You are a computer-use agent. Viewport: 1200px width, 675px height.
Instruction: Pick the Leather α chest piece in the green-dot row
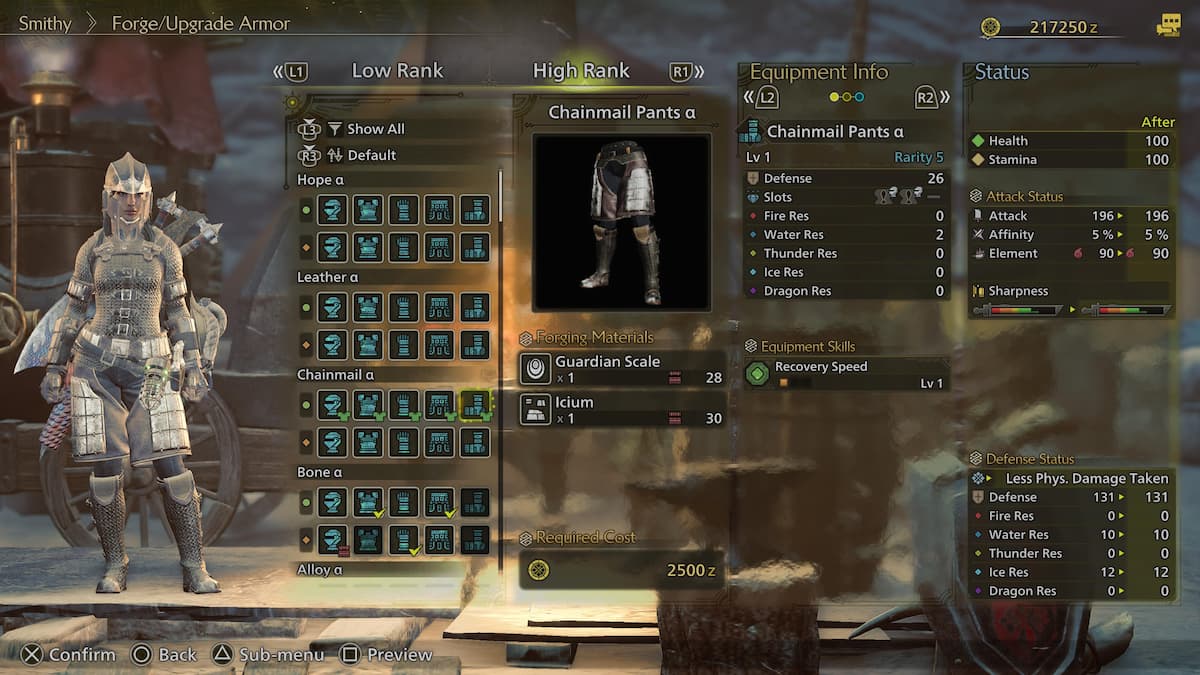[368, 308]
